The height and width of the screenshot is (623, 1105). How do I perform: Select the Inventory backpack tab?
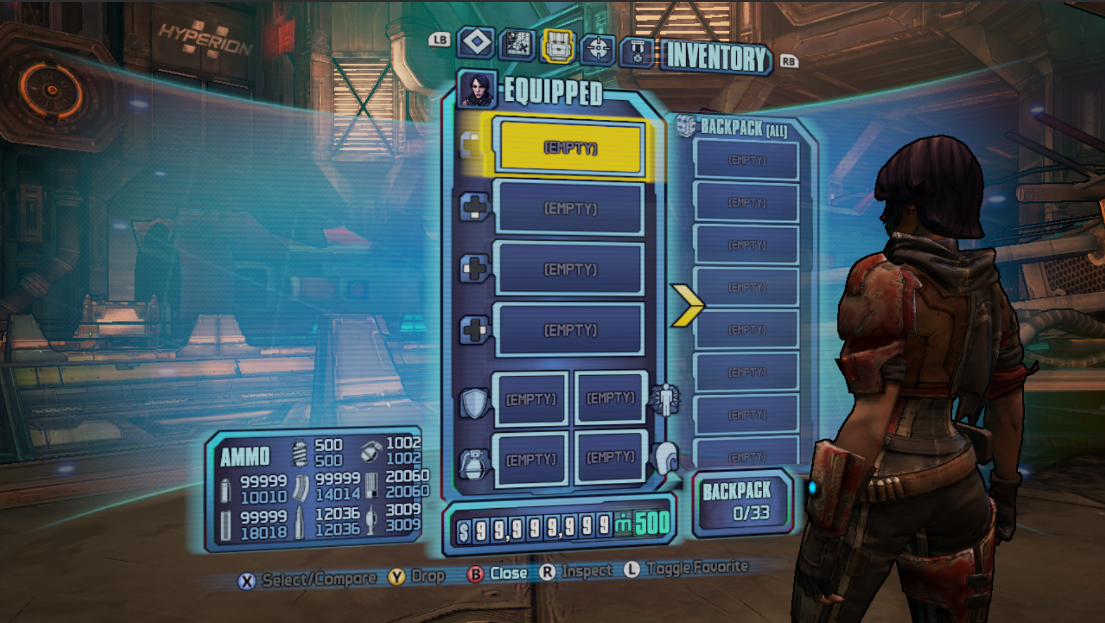tap(556, 45)
